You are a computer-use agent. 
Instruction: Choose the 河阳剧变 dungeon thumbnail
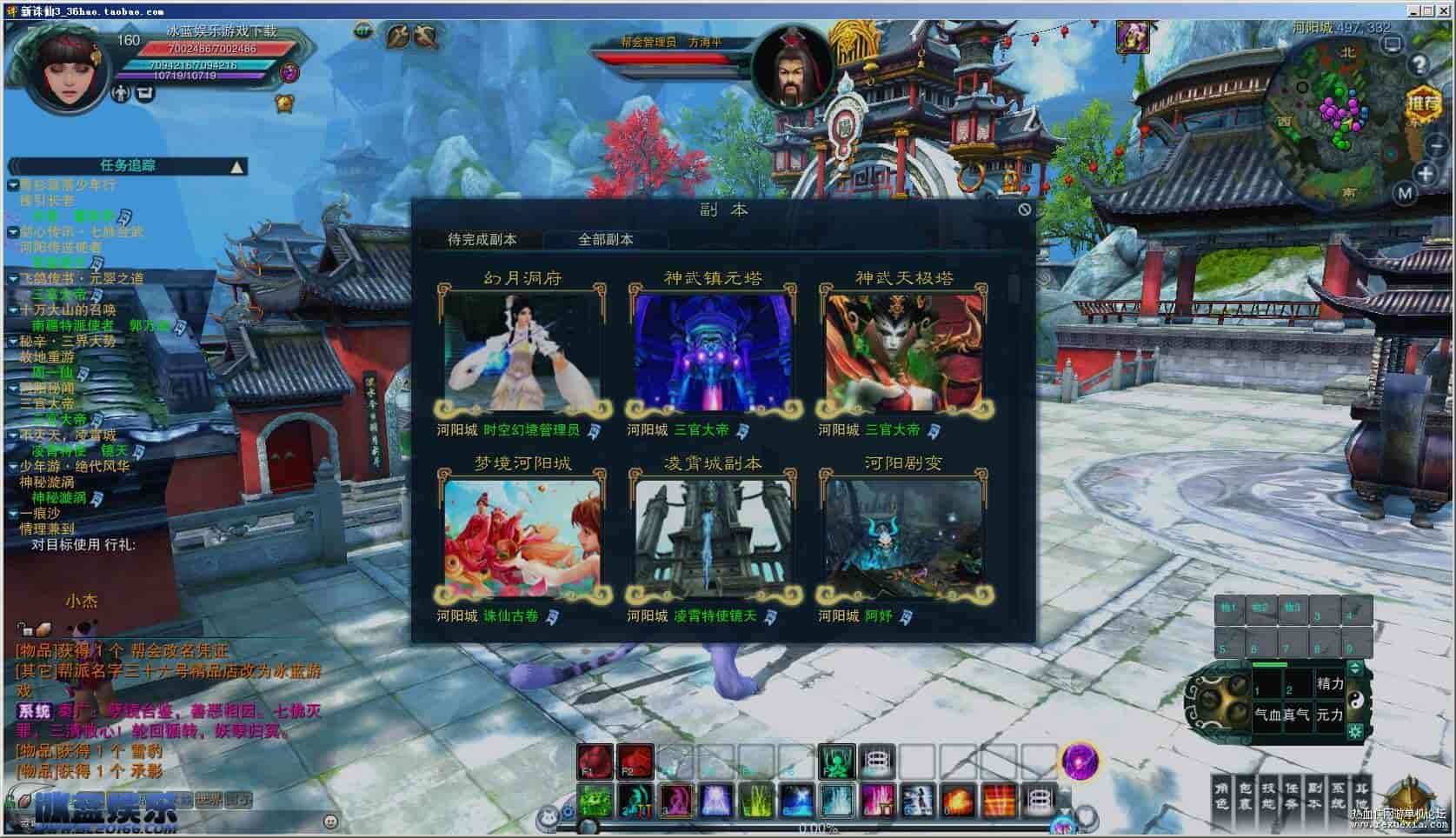pyautogui.click(x=904, y=538)
